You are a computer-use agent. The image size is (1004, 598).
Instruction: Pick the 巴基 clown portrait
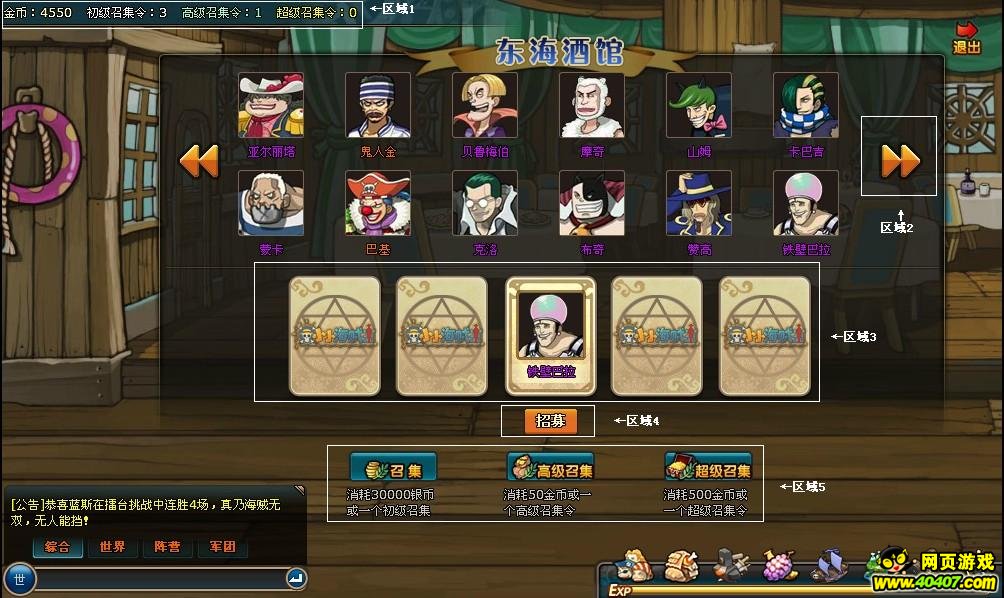click(378, 204)
